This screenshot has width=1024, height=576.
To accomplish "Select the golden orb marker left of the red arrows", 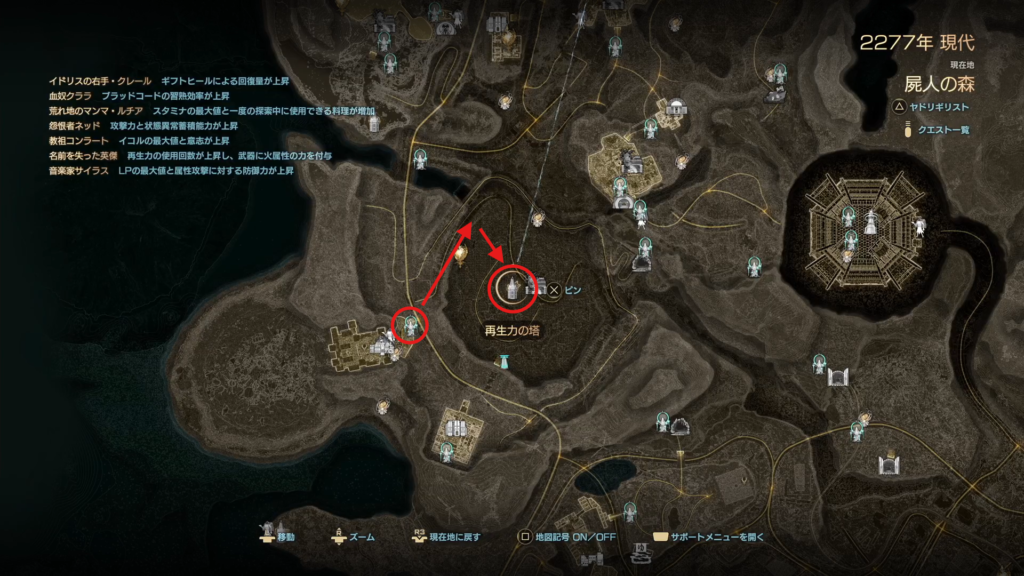I will point(460,254).
